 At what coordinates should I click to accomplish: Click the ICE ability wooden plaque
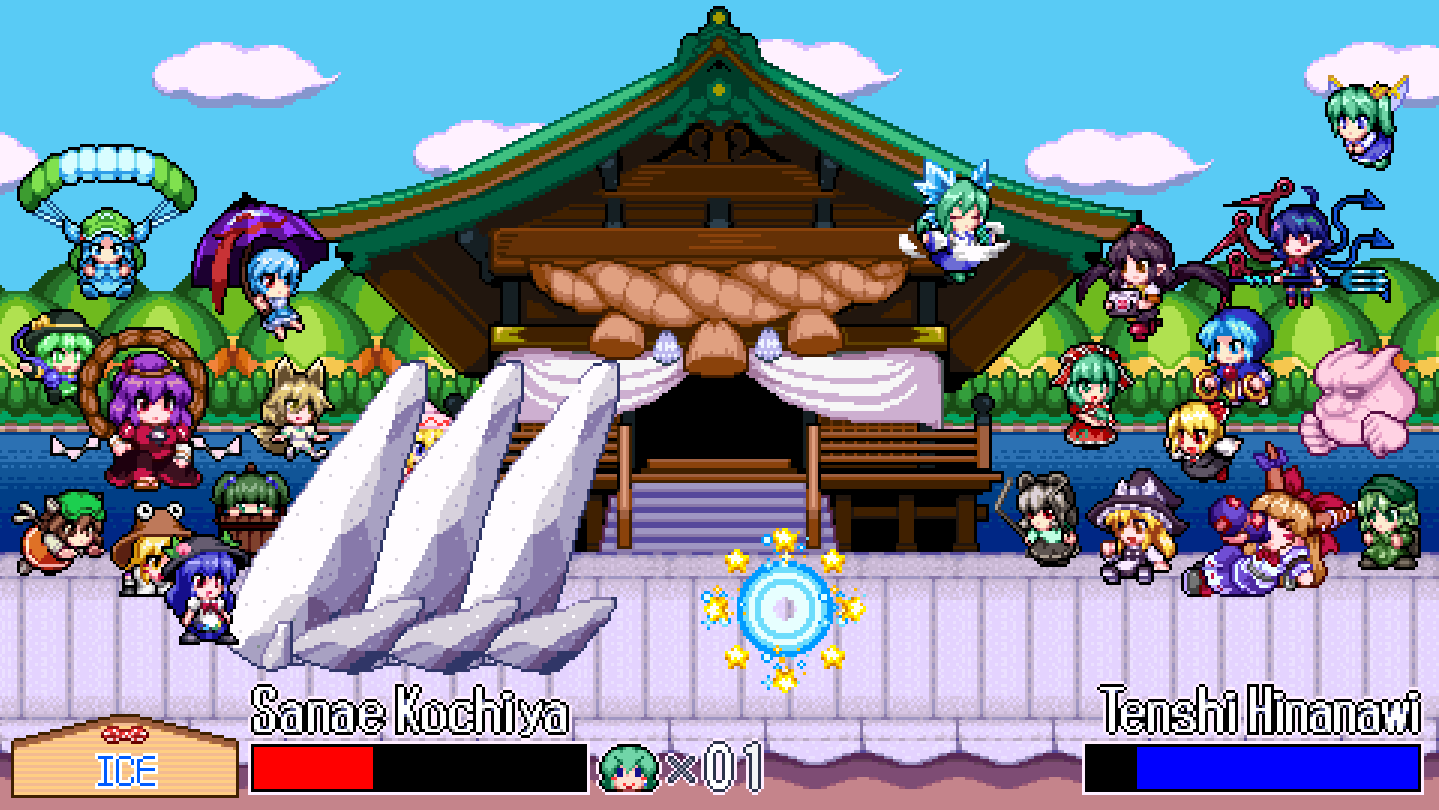point(126,761)
